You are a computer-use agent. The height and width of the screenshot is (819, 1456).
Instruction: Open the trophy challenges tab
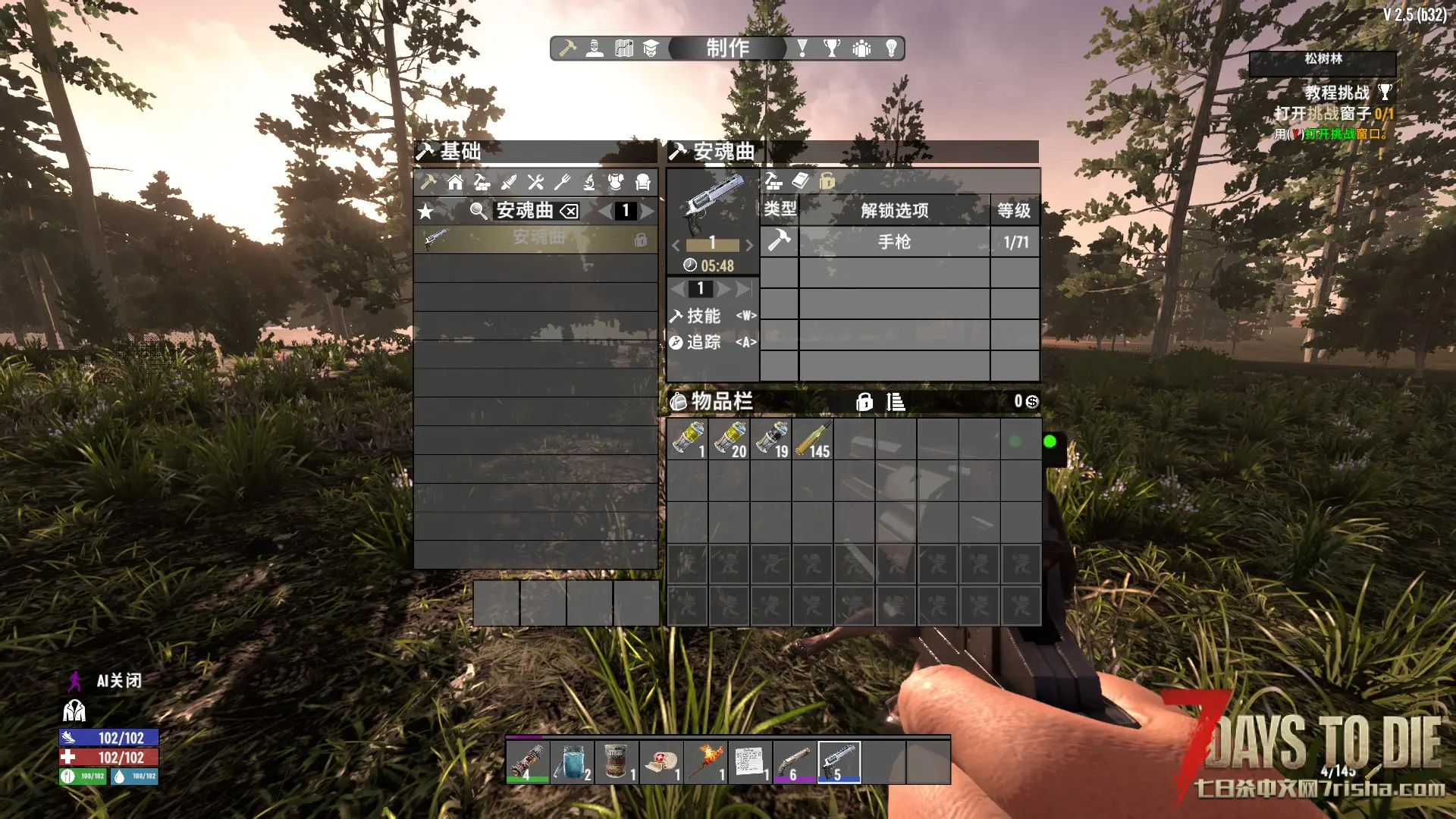tap(832, 49)
